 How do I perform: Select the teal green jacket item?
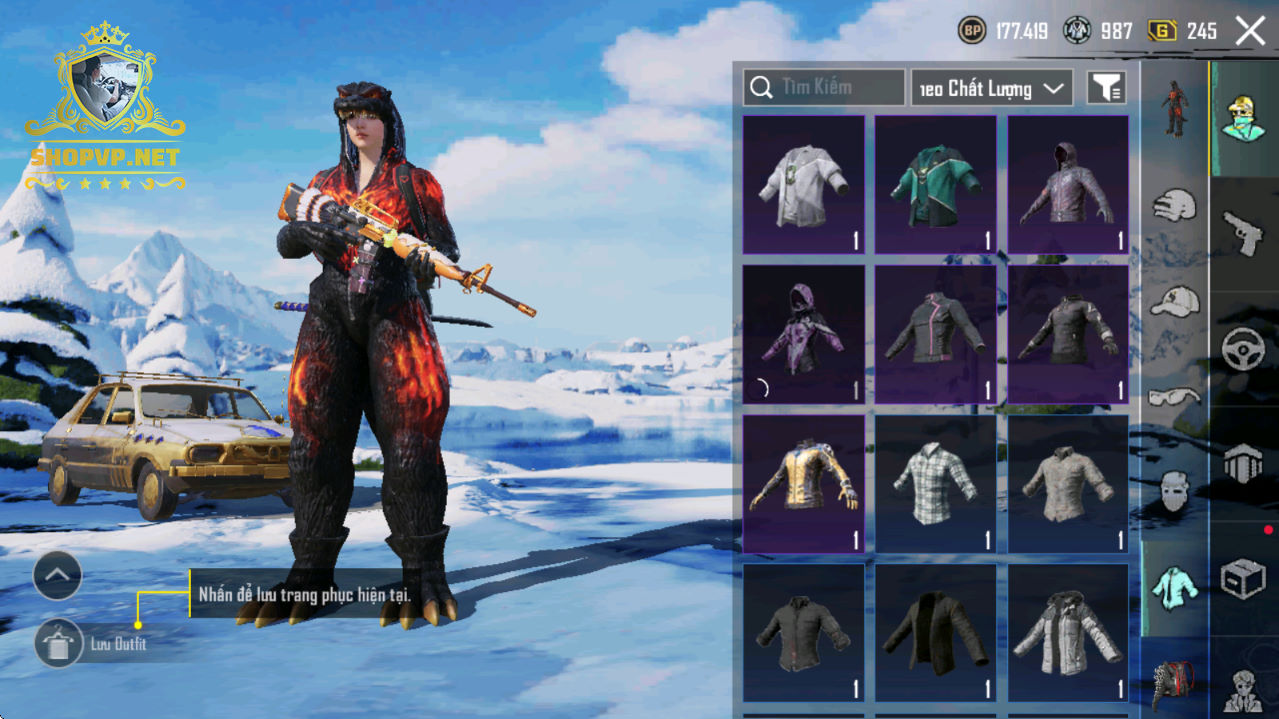[x=936, y=185]
